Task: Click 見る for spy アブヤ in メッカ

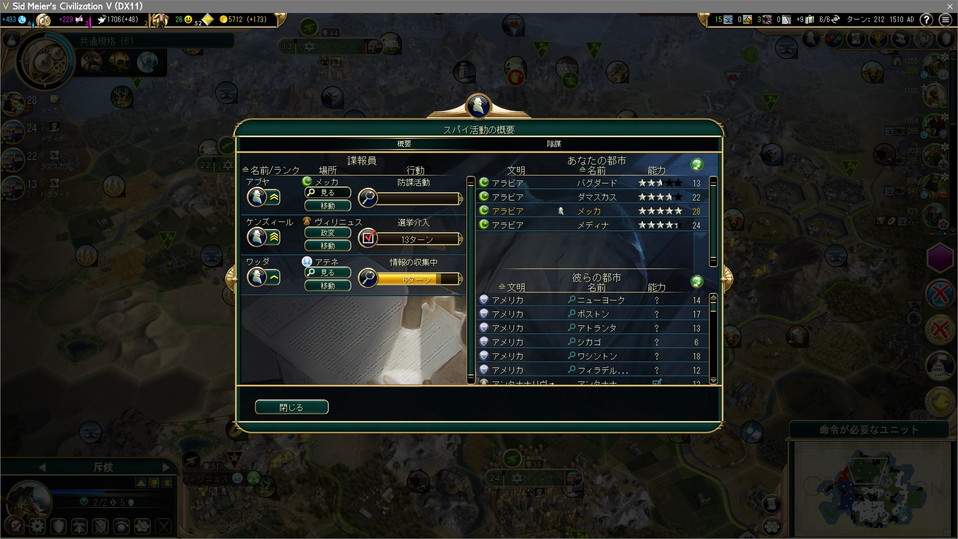Action: pos(327,192)
